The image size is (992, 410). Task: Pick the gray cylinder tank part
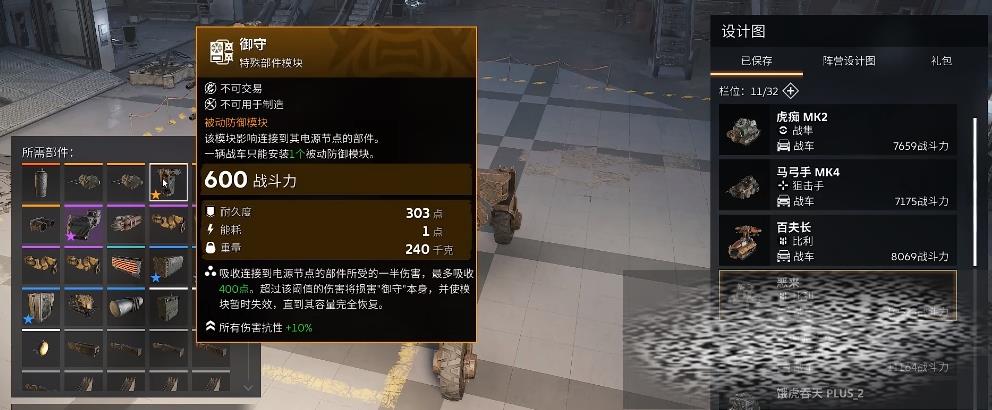point(41,183)
